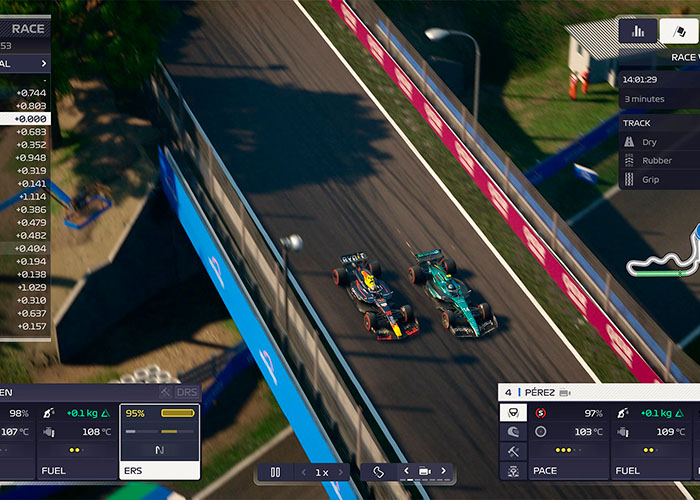Switch to the previous camera view
The image size is (700, 500).
(406, 471)
